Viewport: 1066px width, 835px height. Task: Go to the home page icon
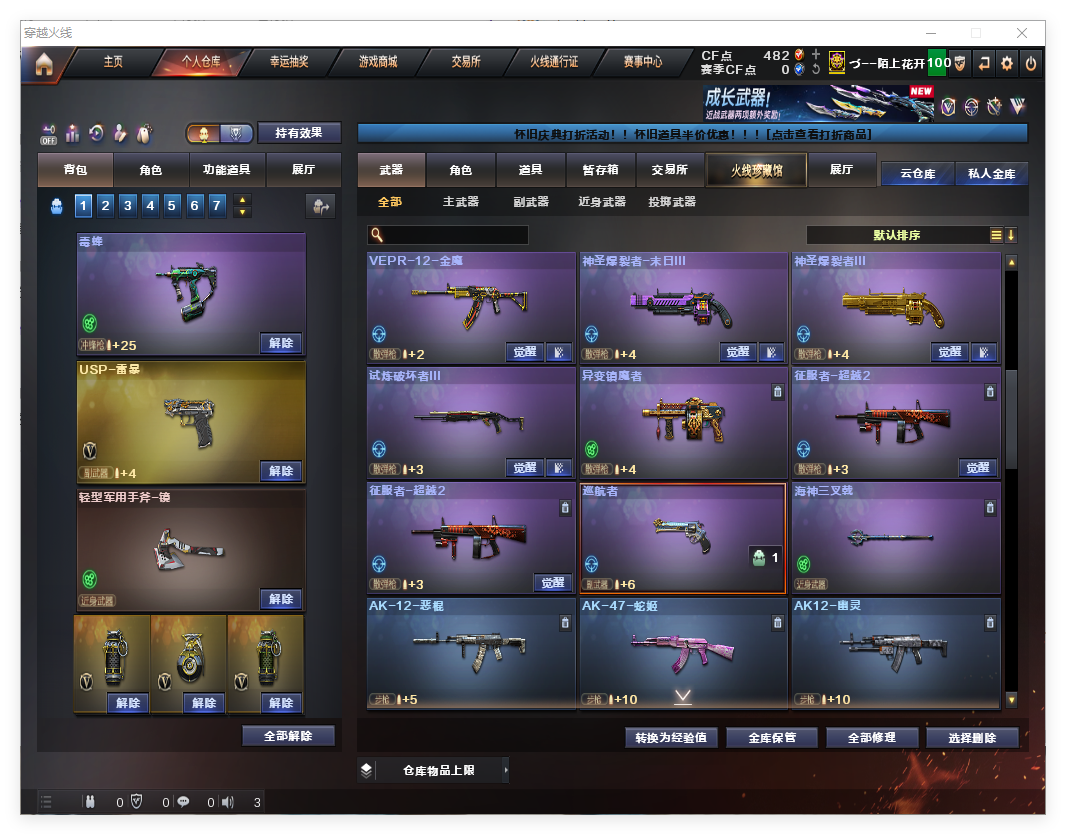tap(44, 64)
